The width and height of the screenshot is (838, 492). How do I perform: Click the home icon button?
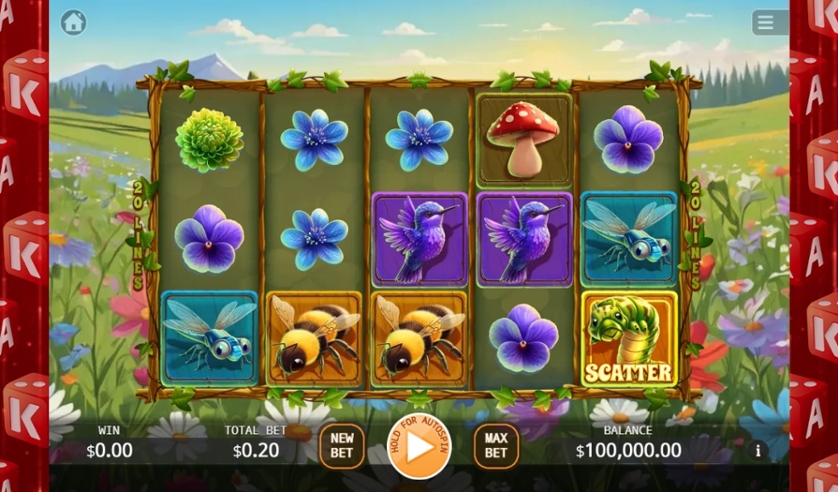73,22
